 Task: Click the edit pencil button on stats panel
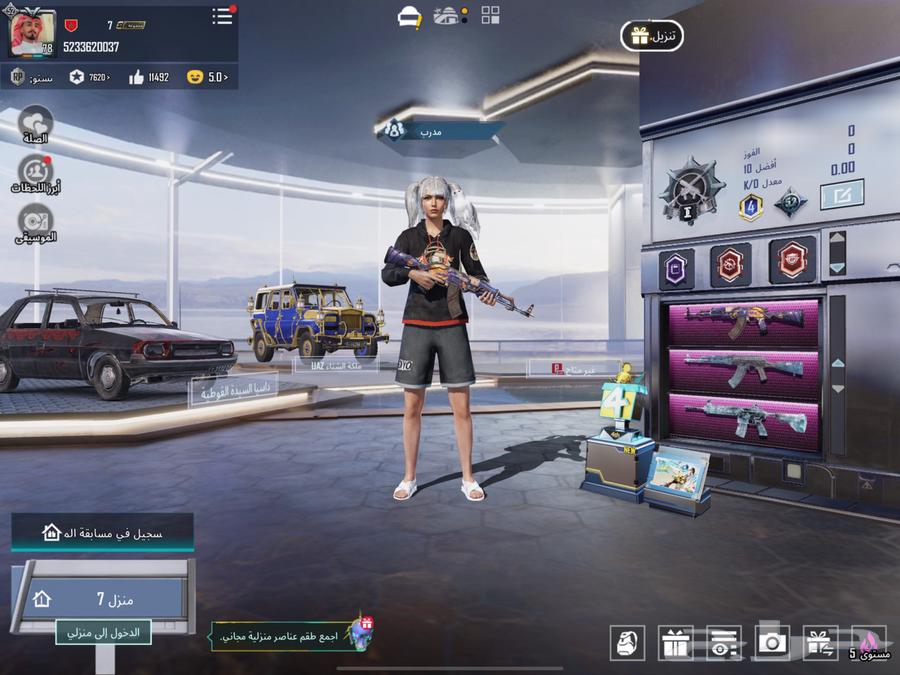pos(841,194)
